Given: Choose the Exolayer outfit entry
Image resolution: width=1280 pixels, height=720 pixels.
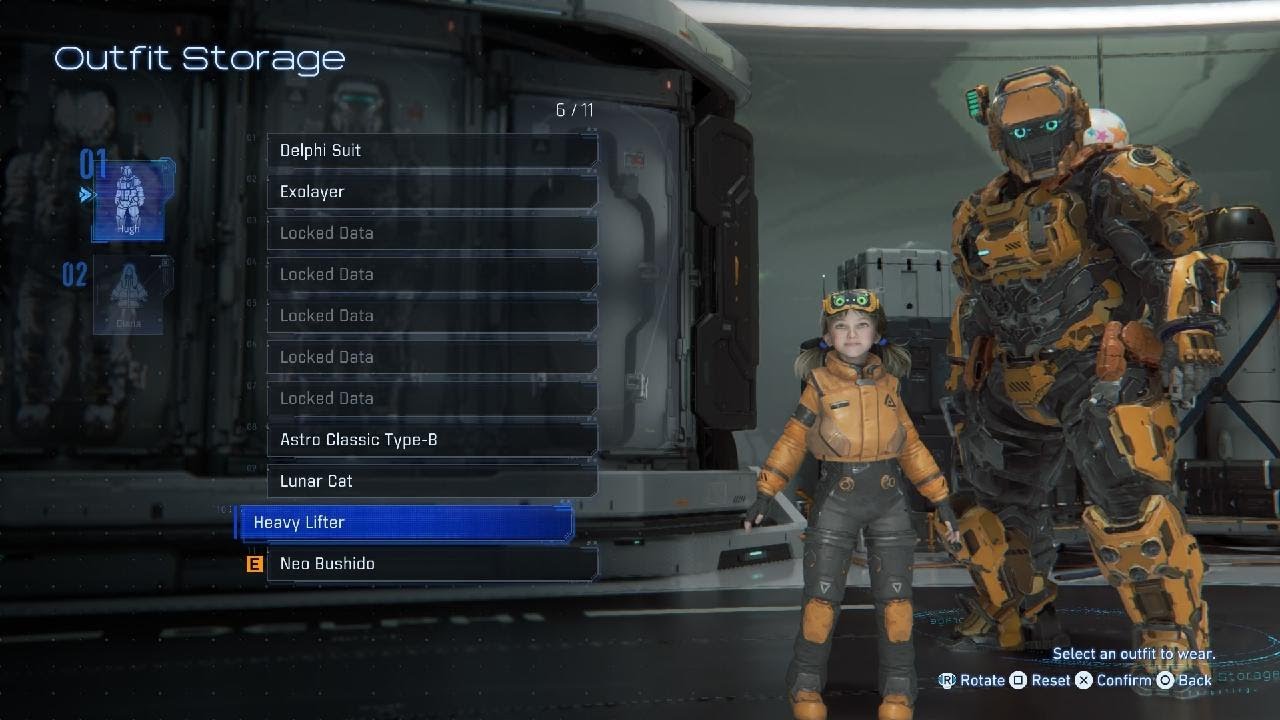Looking at the screenshot, I should [431, 192].
